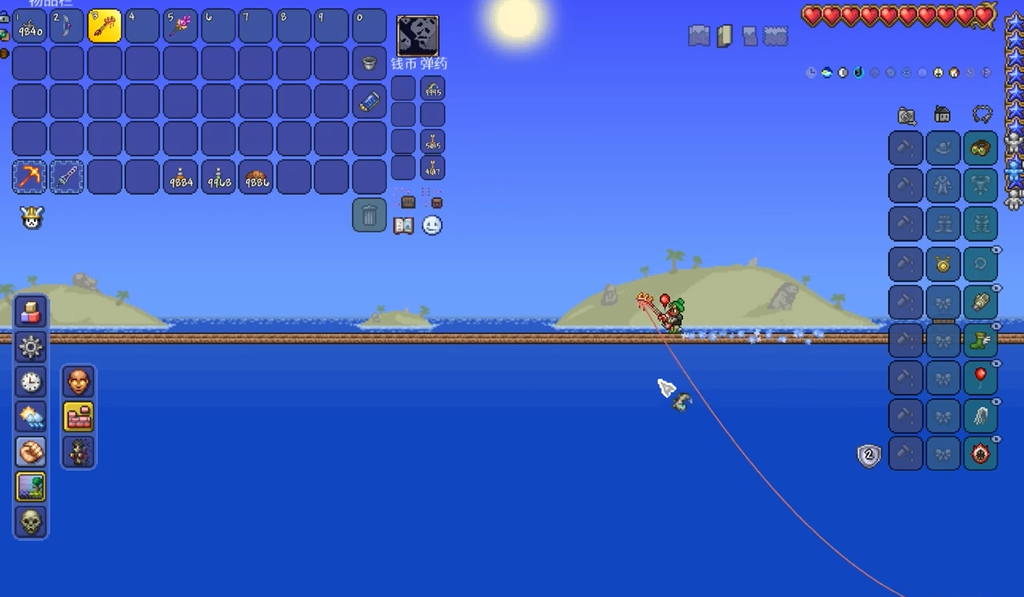Click the defense shield showing 2
Image resolution: width=1024 pixels, height=597 pixels.
(x=869, y=456)
